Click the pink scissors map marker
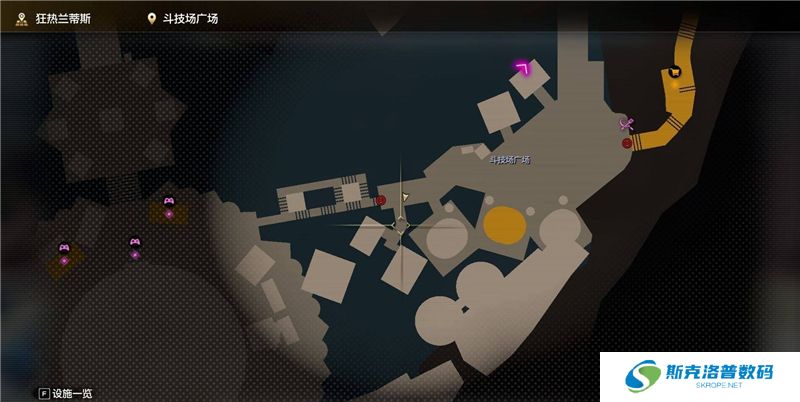 [x=627, y=124]
